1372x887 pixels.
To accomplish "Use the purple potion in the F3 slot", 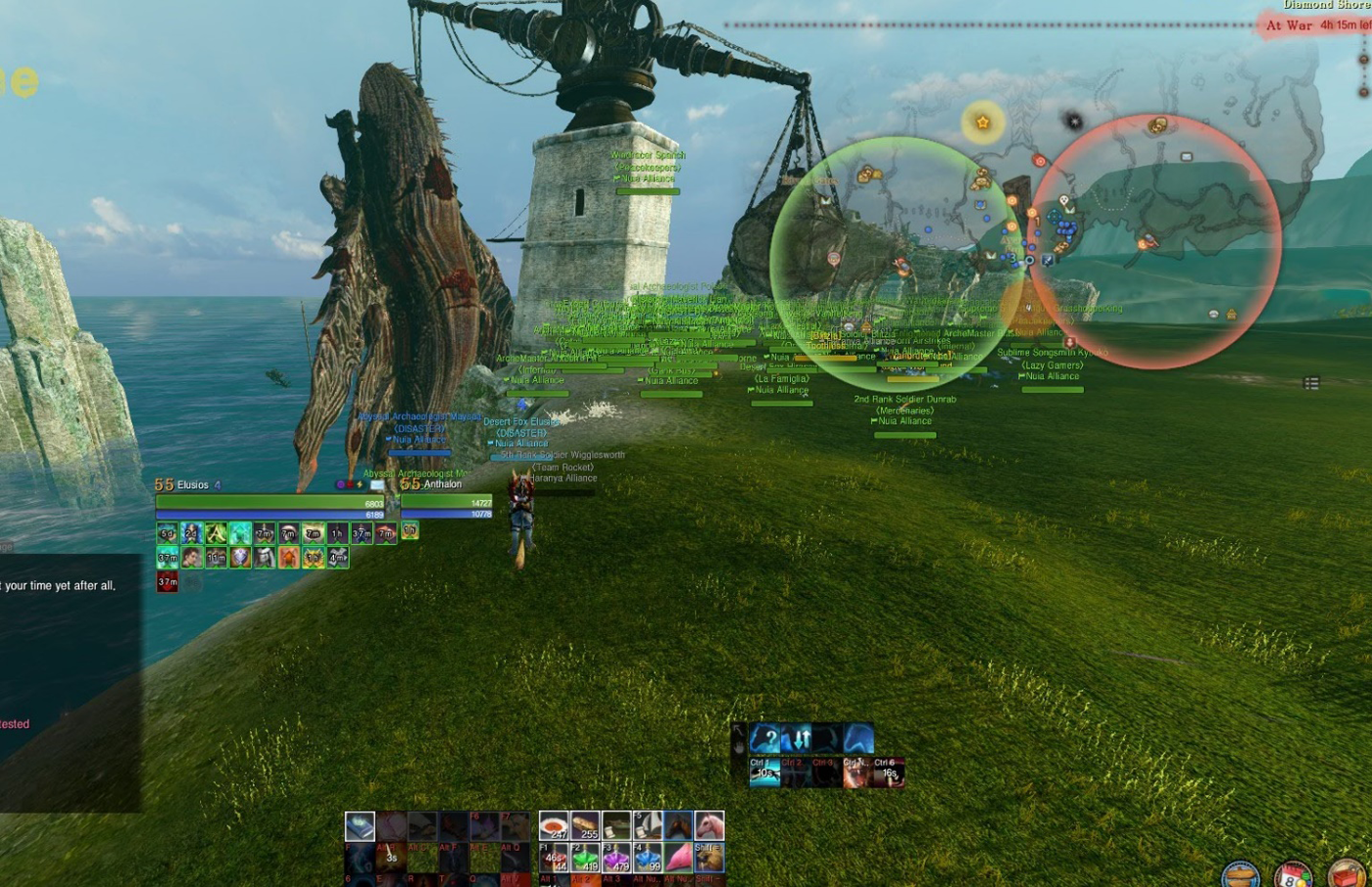I will click(615, 857).
